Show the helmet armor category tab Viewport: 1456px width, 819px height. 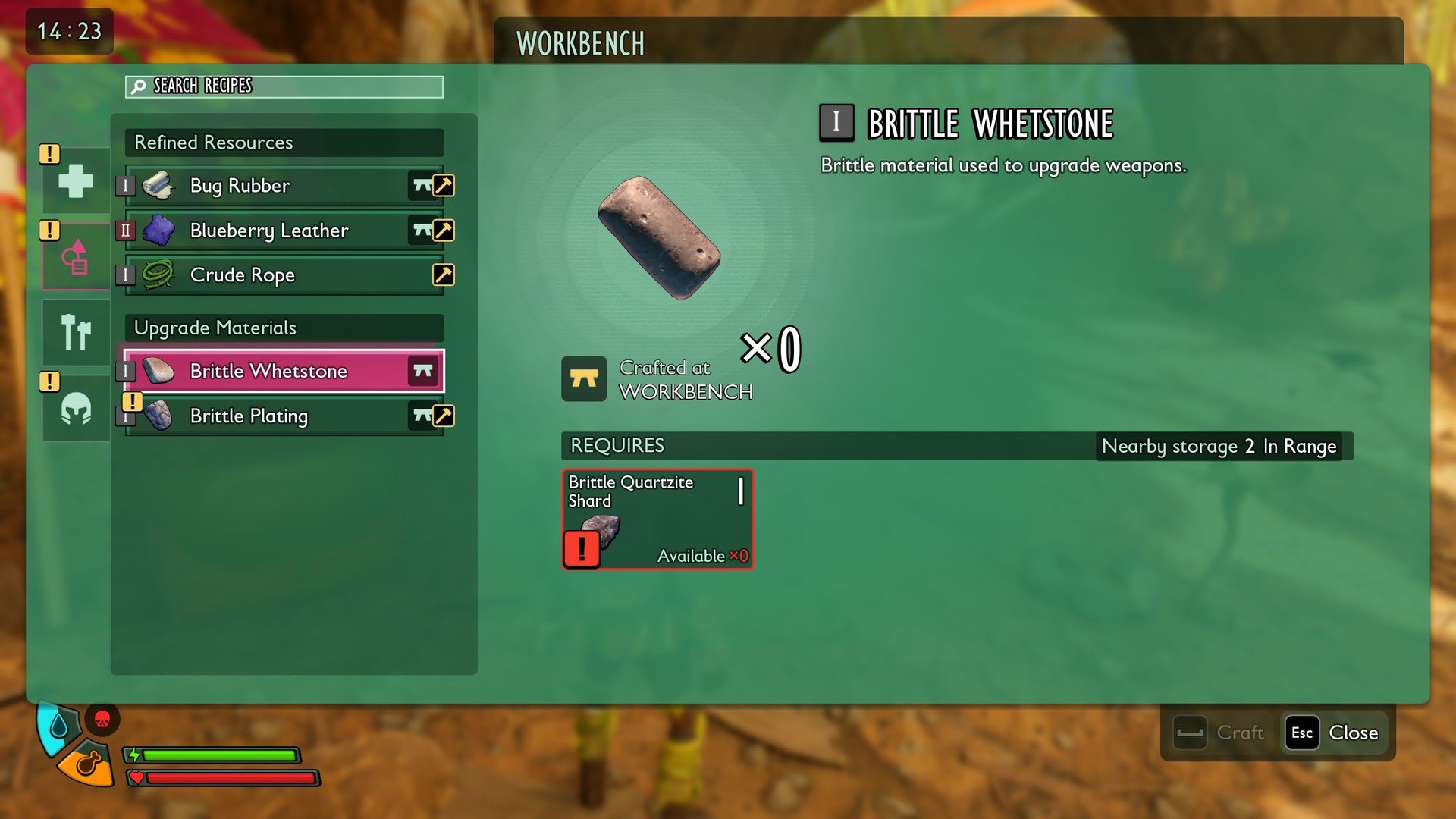(76, 409)
